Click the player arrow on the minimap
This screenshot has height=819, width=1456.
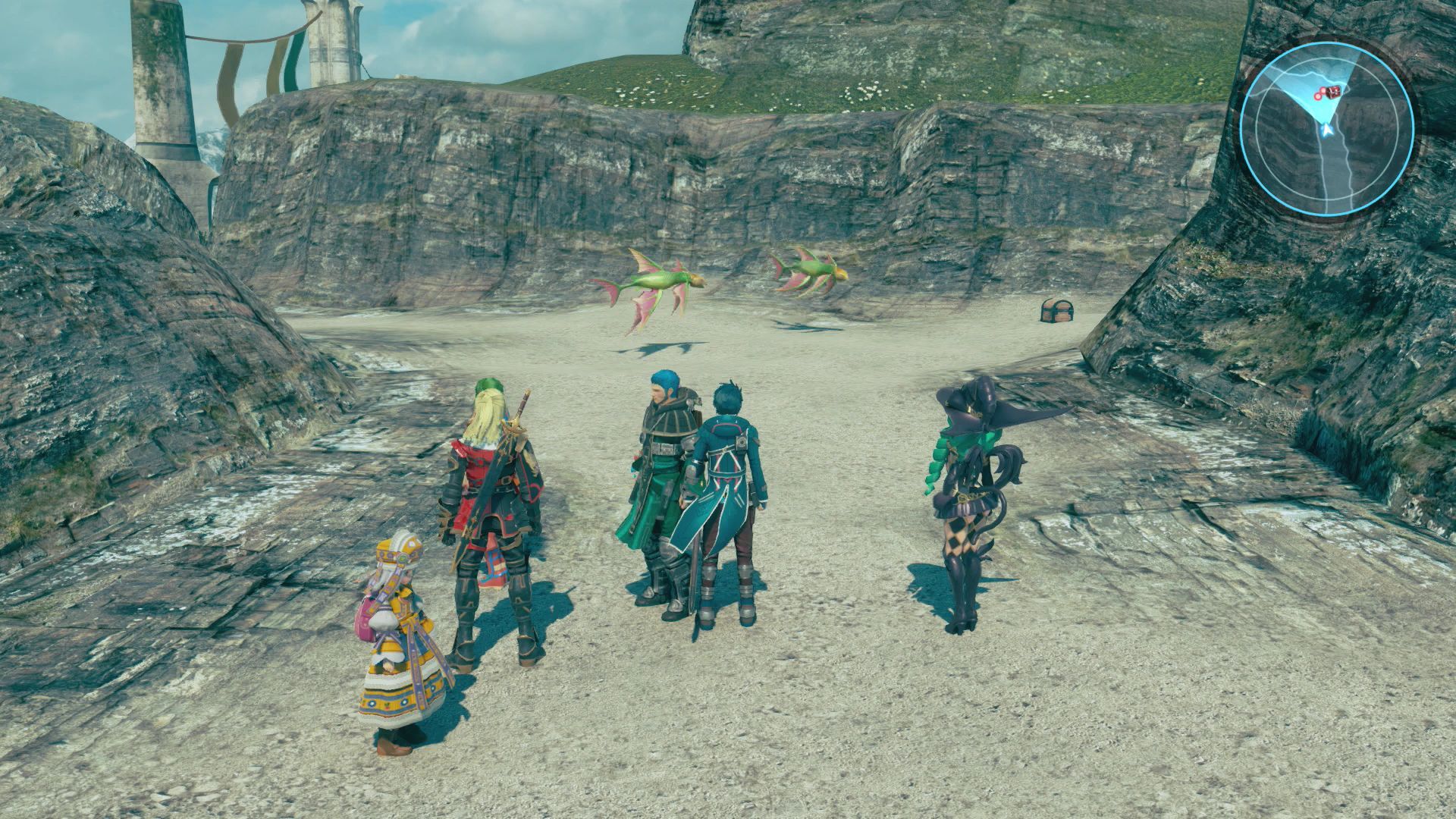(1326, 131)
